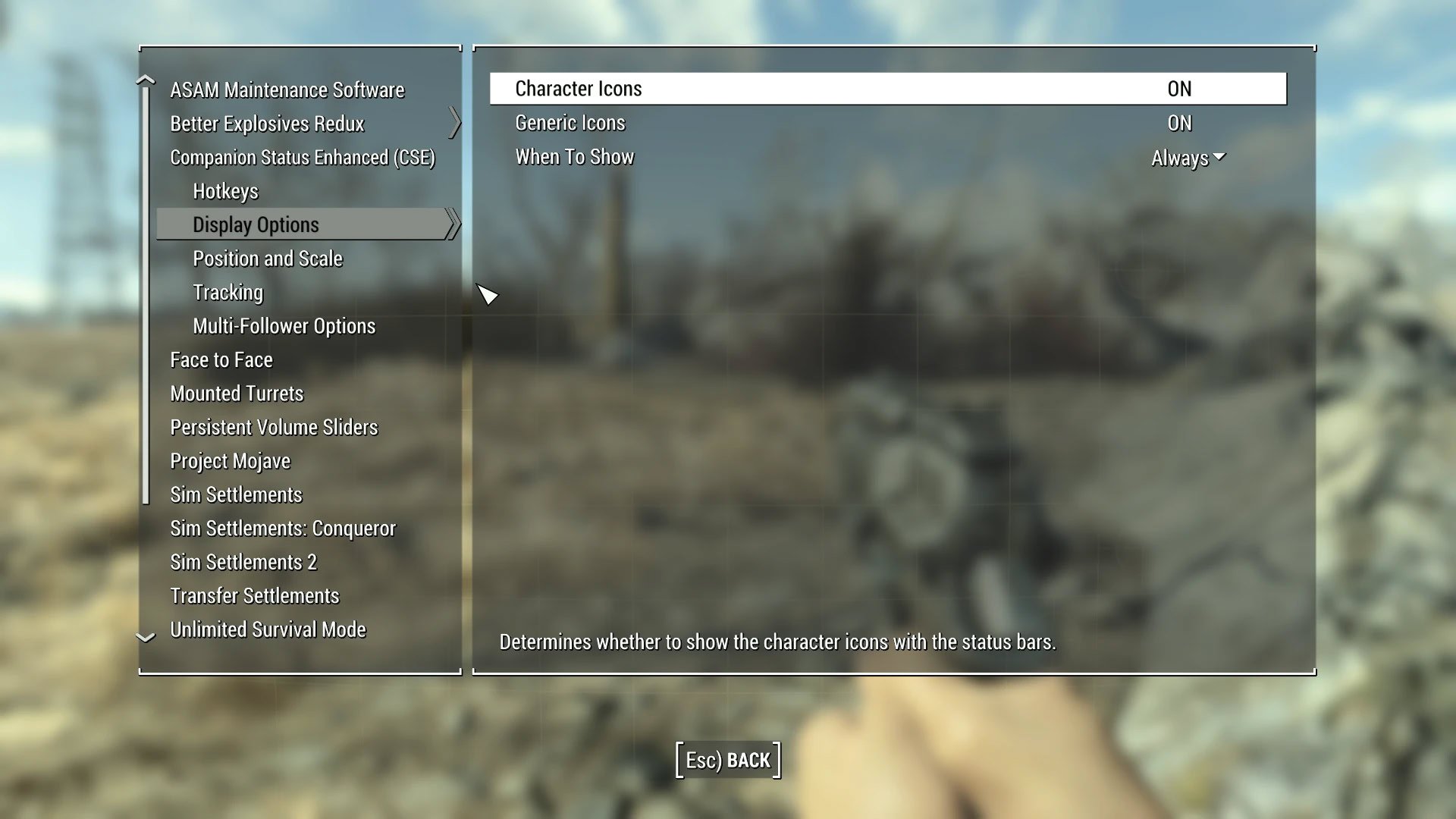The image size is (1456, 819).
Task: Open the Hotkeys sub-page
Action: click(225, 191)
